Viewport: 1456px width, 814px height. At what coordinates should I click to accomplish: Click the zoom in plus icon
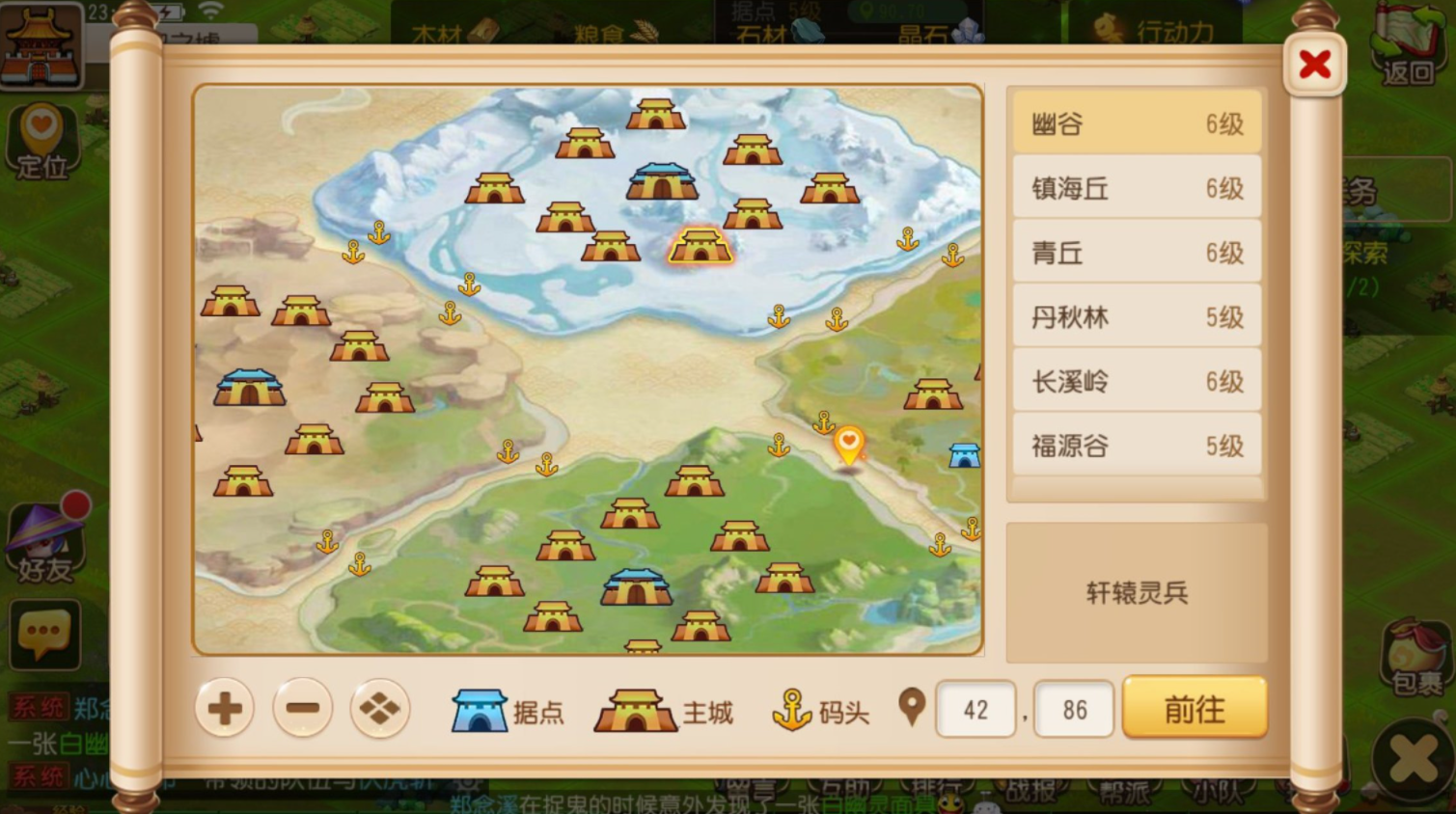224,709
